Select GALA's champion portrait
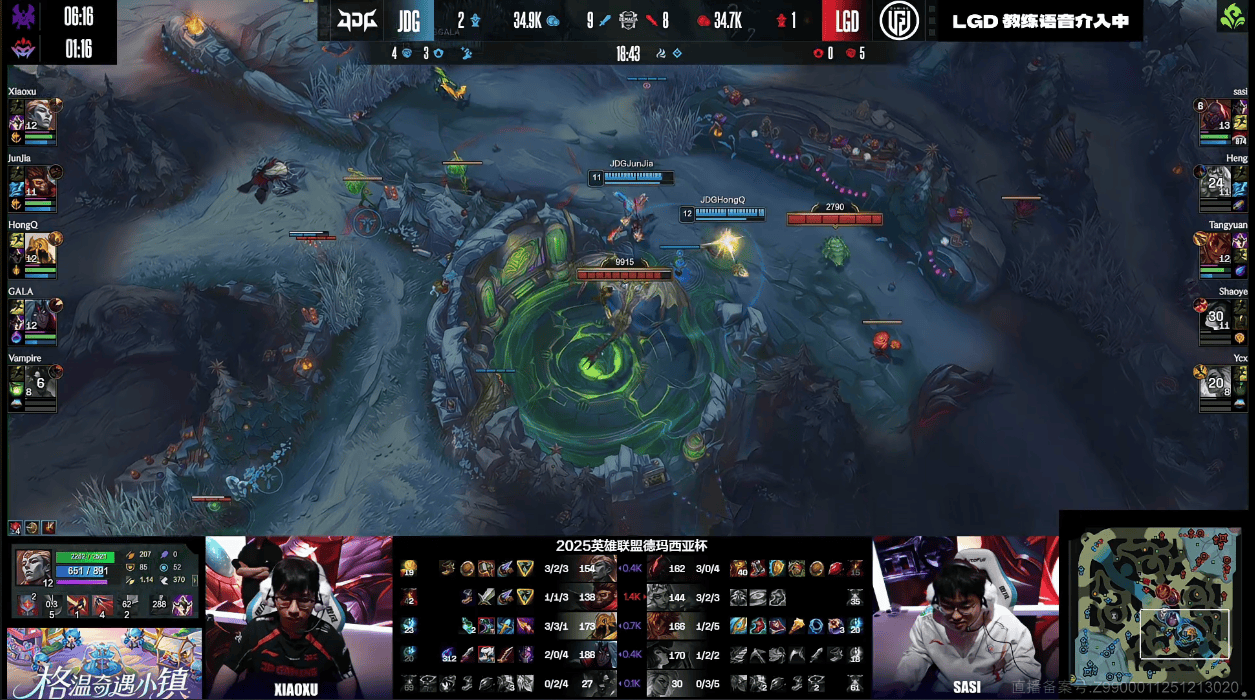This screenshot has height=700, width=1255. pyautogui.click(x=38, y=314)
